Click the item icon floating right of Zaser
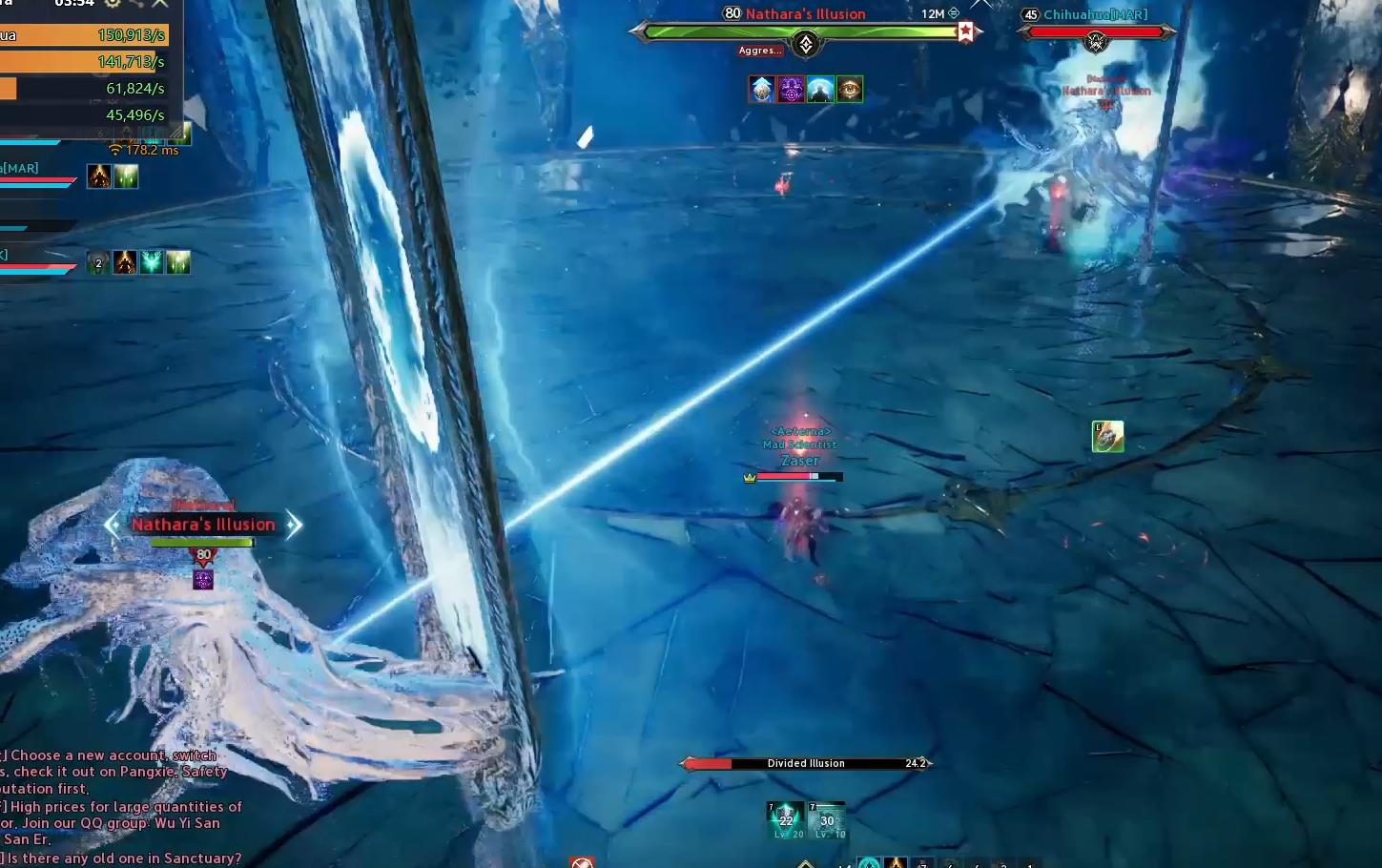 pyautogui.click(x=1107, y=436)
